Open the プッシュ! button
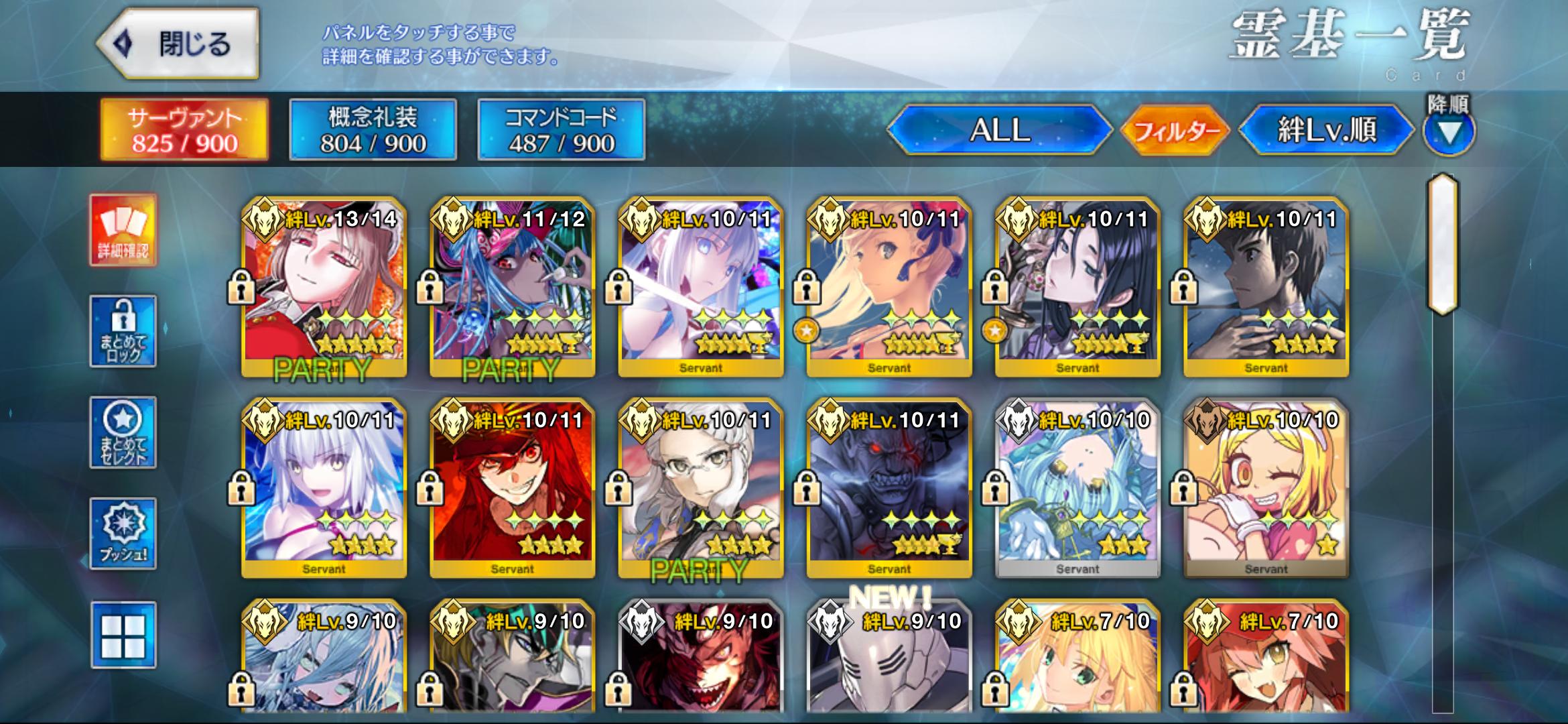 123,534
